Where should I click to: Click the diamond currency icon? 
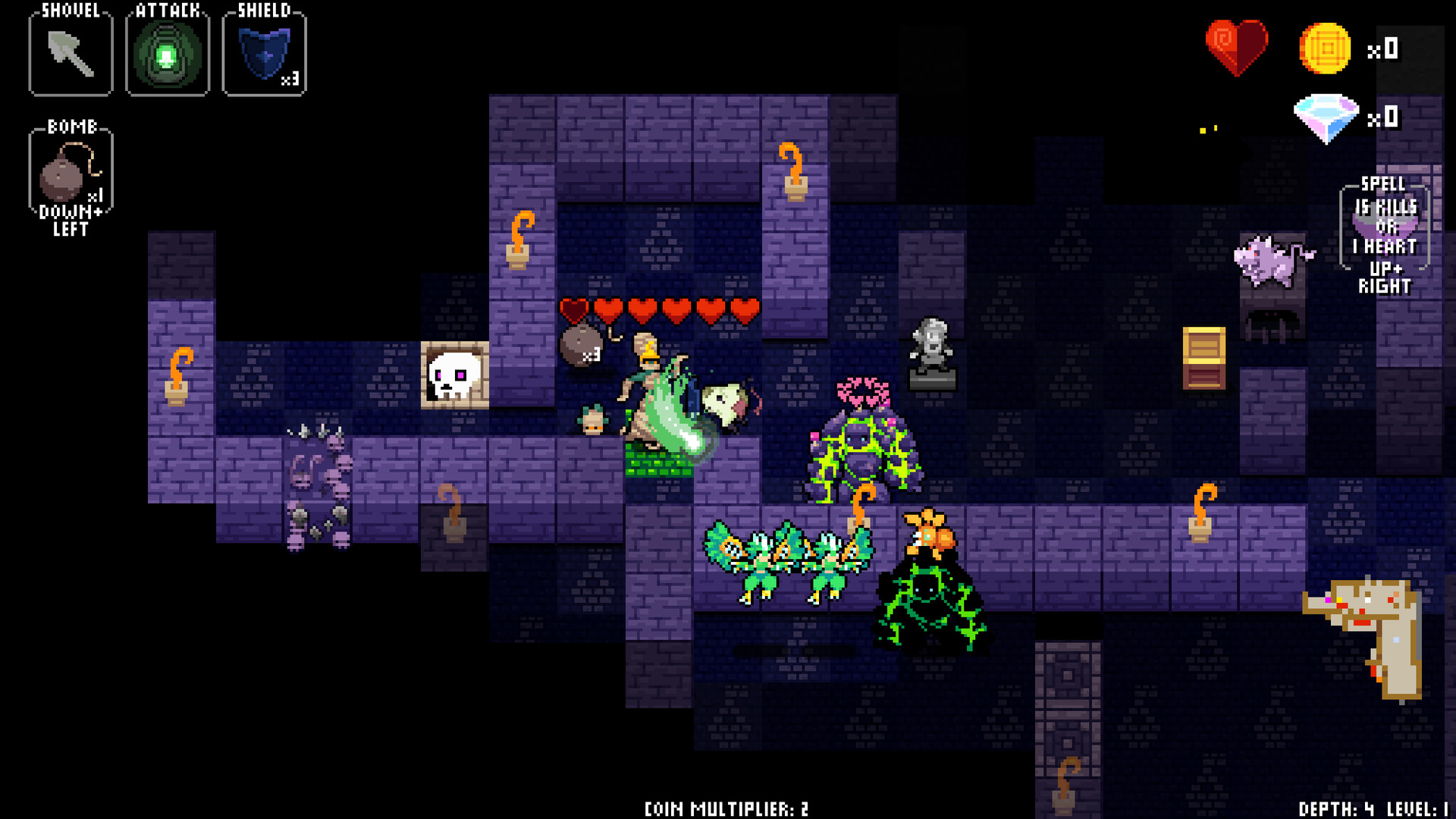[x=1326, y=118]
